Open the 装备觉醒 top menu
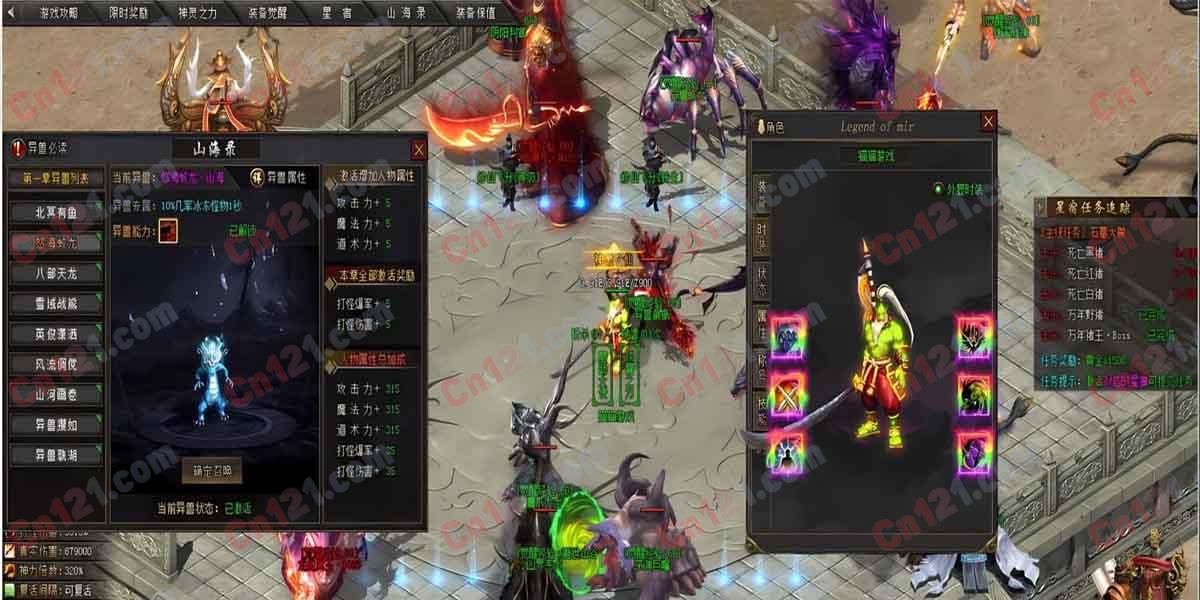The image size is (1200, 600). (266, 13)
